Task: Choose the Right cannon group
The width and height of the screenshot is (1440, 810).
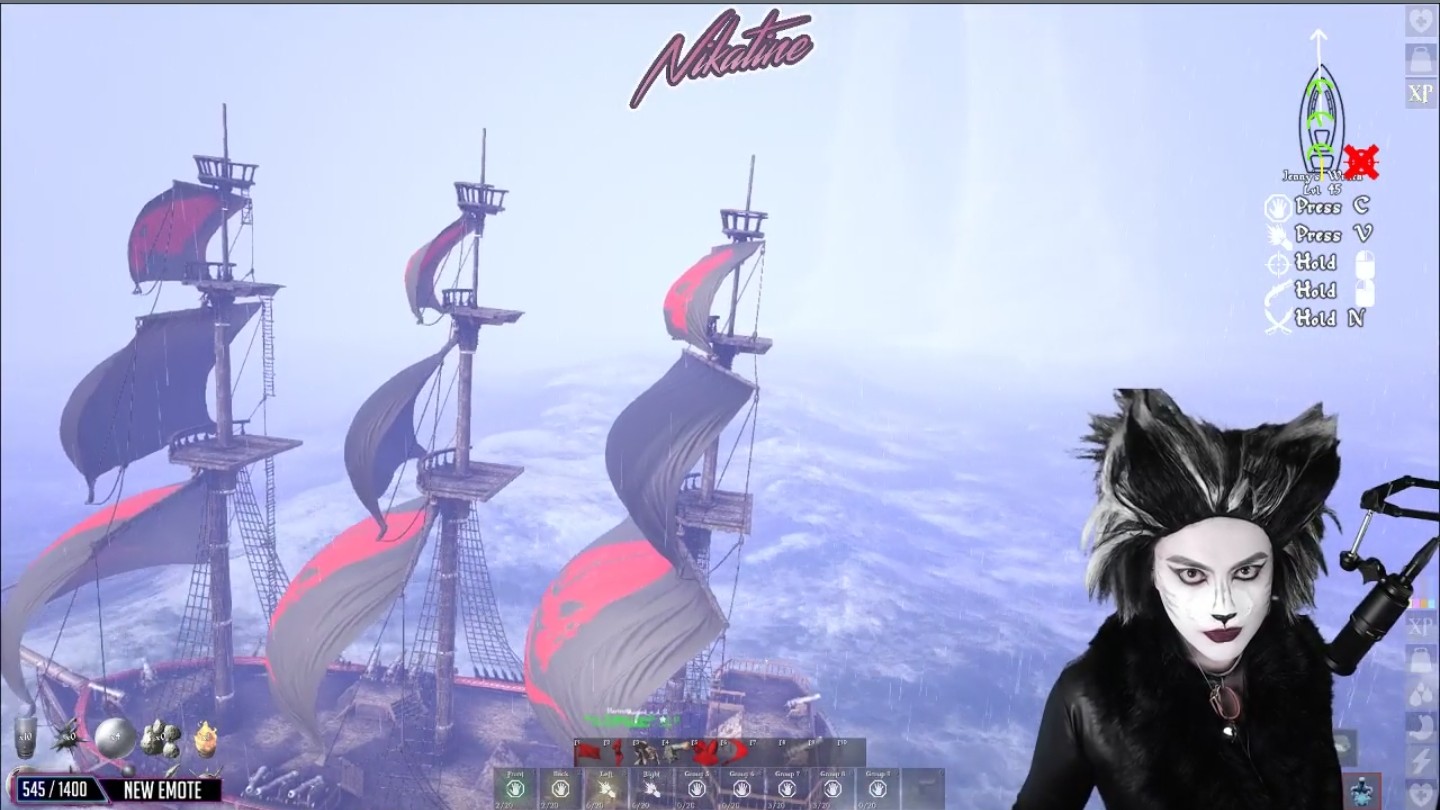Action: point(651,788)
